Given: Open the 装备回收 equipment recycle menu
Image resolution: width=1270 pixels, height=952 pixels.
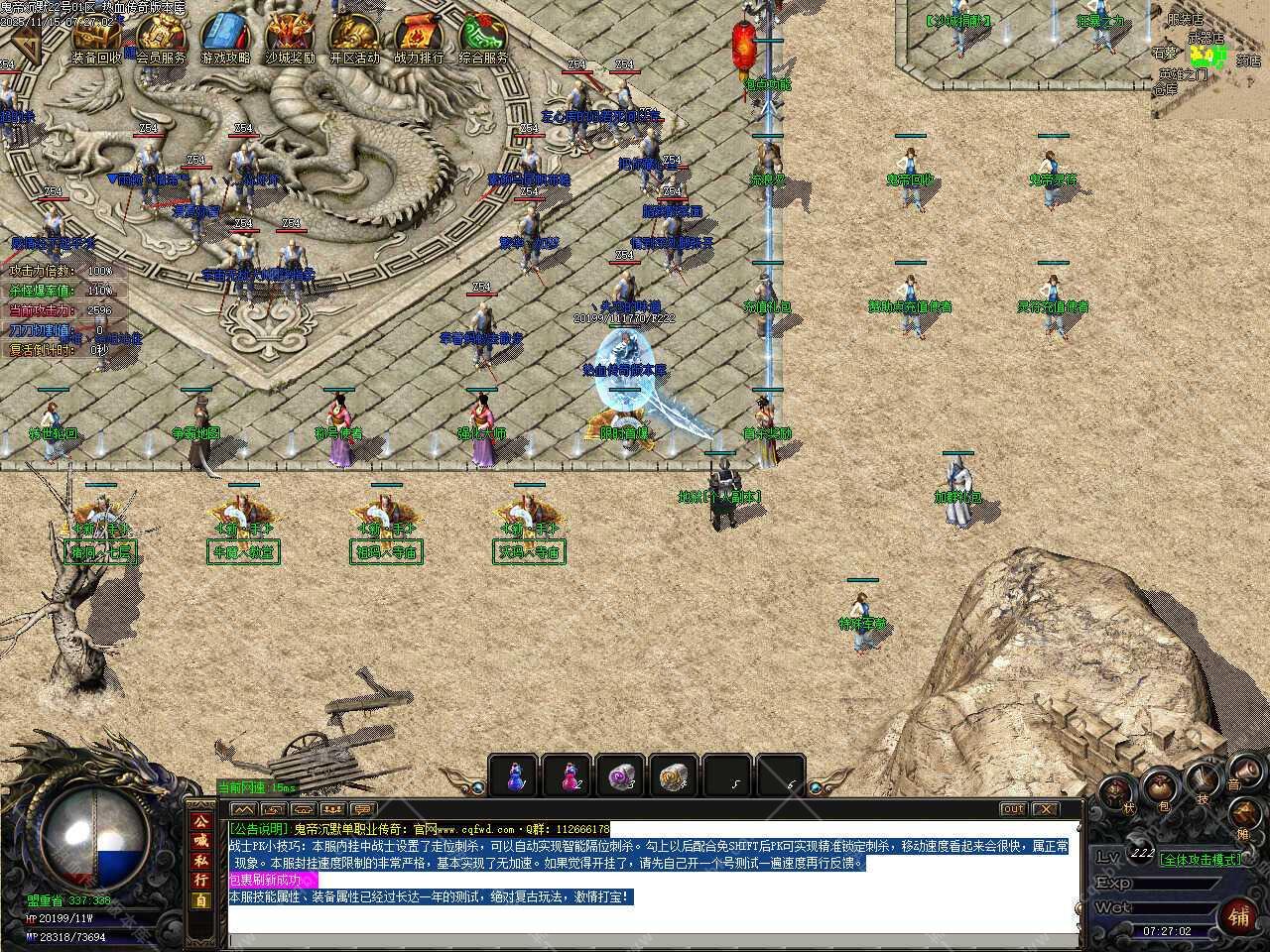Looking at the screenshot, I should point(96,40).
